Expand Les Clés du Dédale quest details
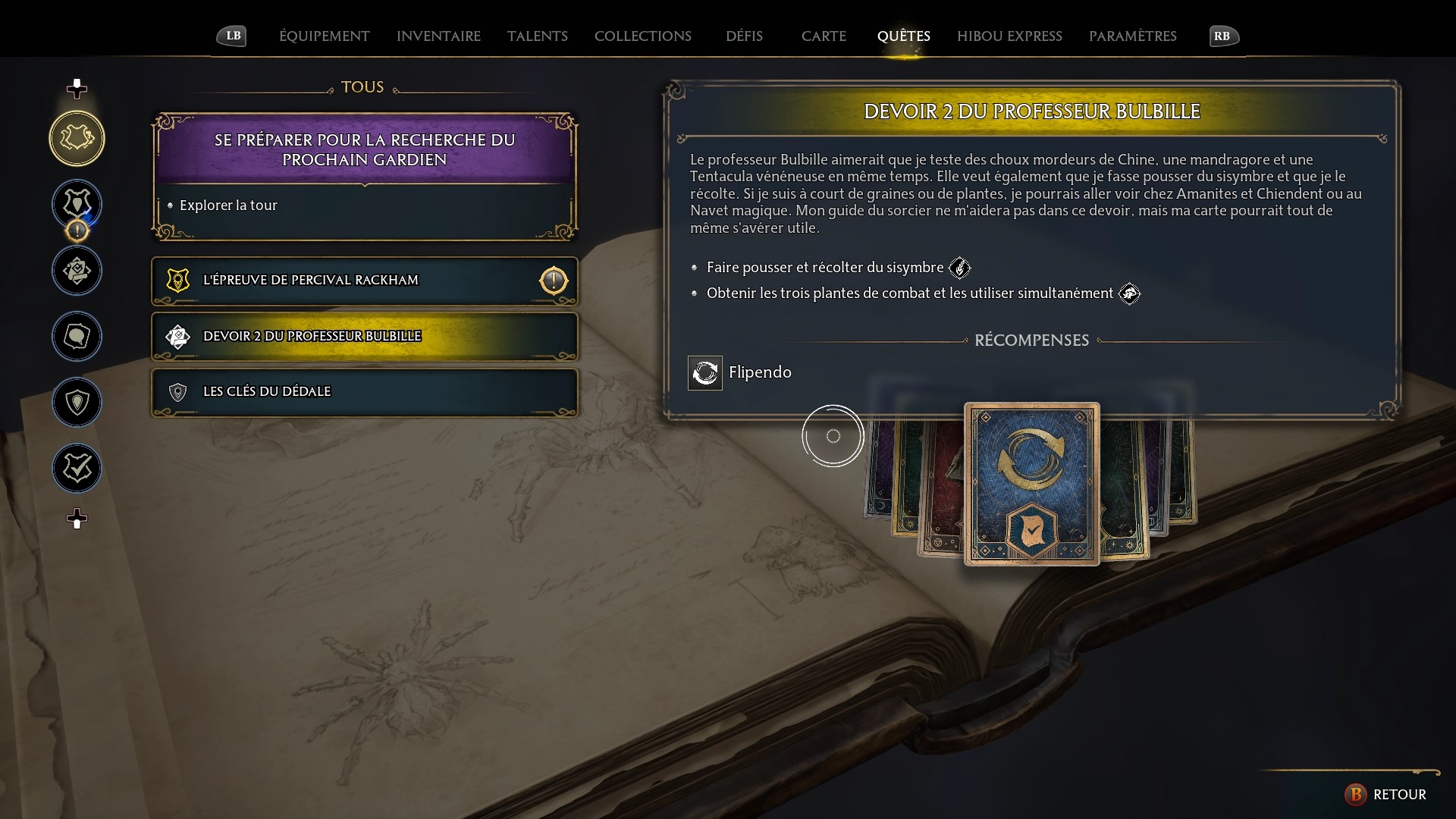1456x819 pixels. point(364,391)
